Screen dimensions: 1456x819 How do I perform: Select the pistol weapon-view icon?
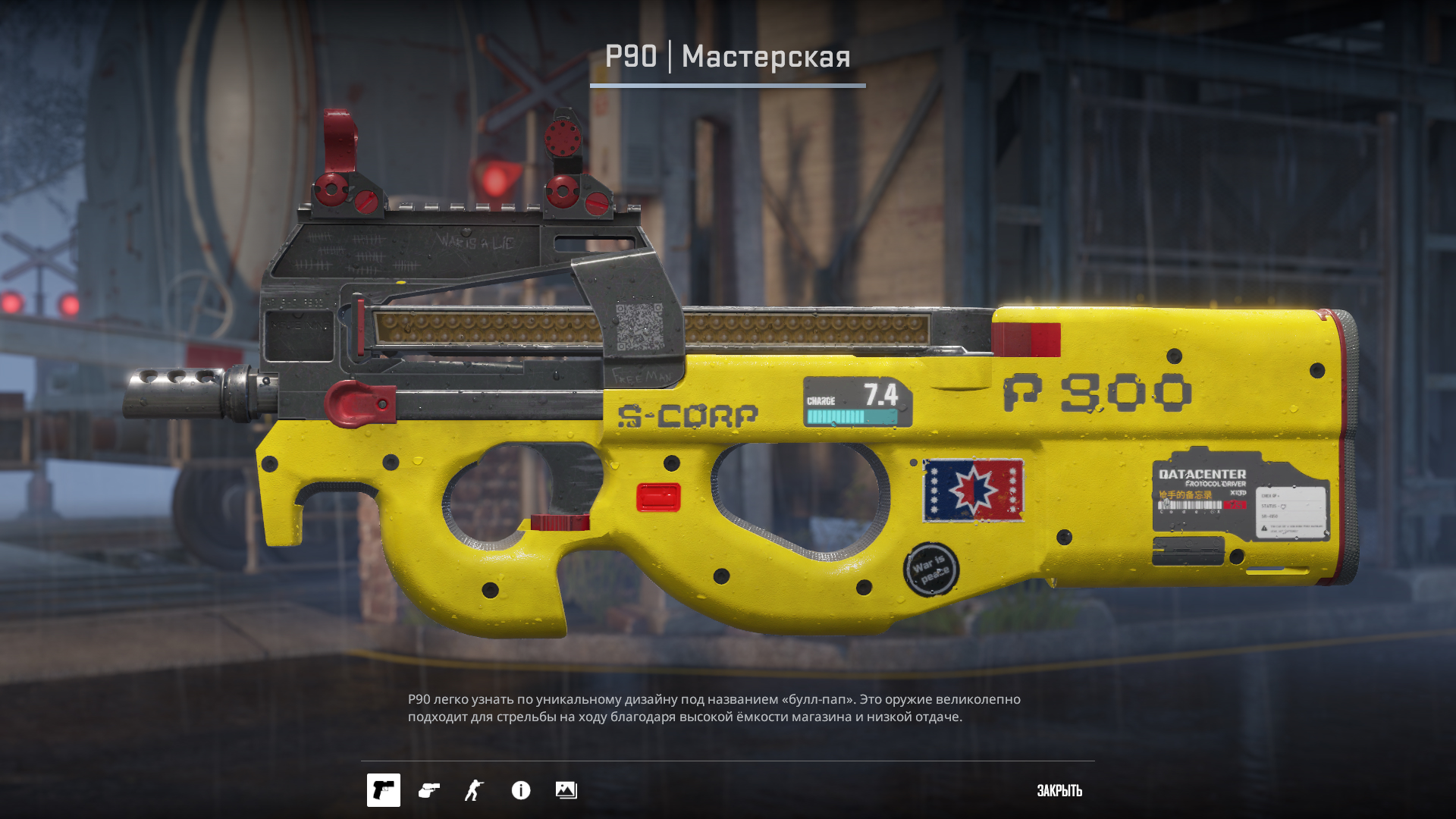(x=384, y=790)
